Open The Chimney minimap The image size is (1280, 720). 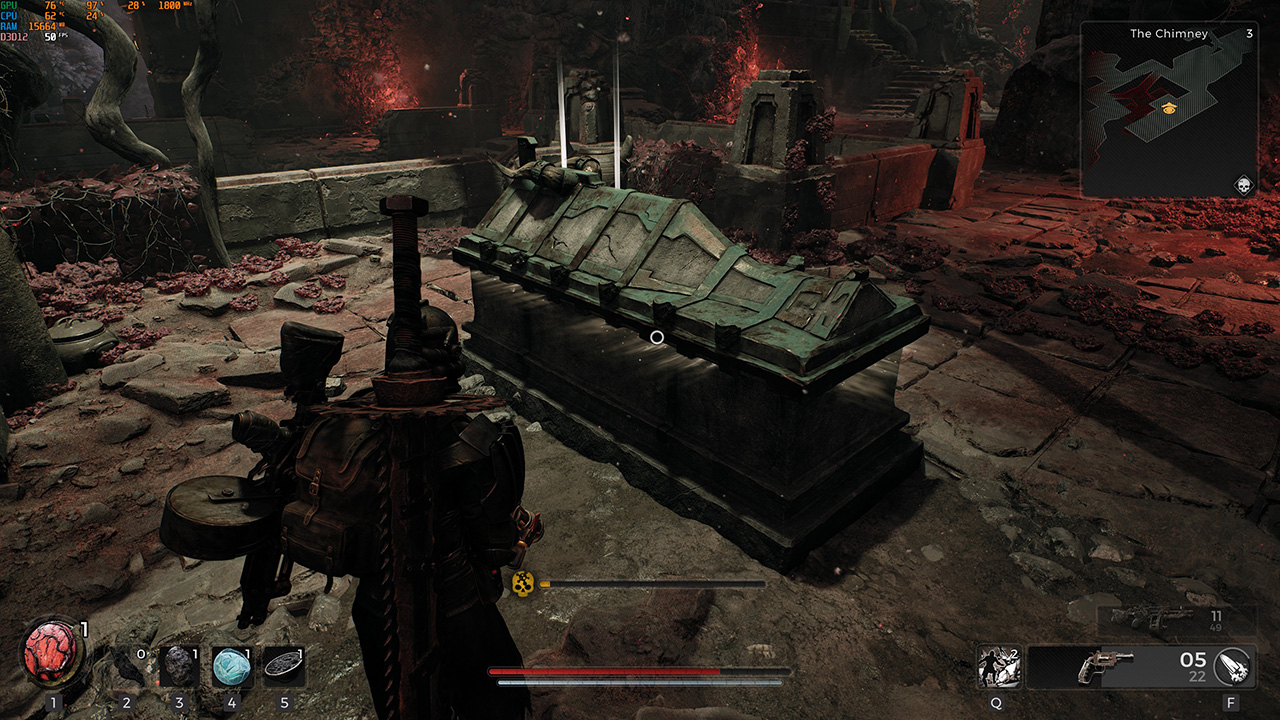click(1168, 109)
